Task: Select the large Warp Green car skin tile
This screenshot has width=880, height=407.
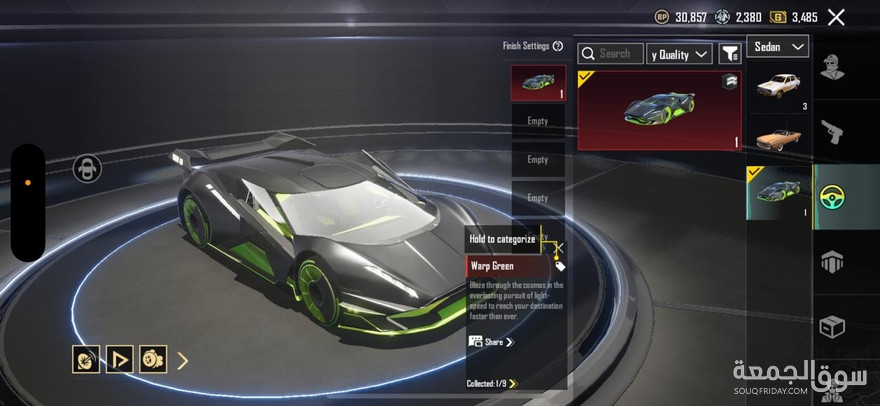Action: click(x=659, y=110)
